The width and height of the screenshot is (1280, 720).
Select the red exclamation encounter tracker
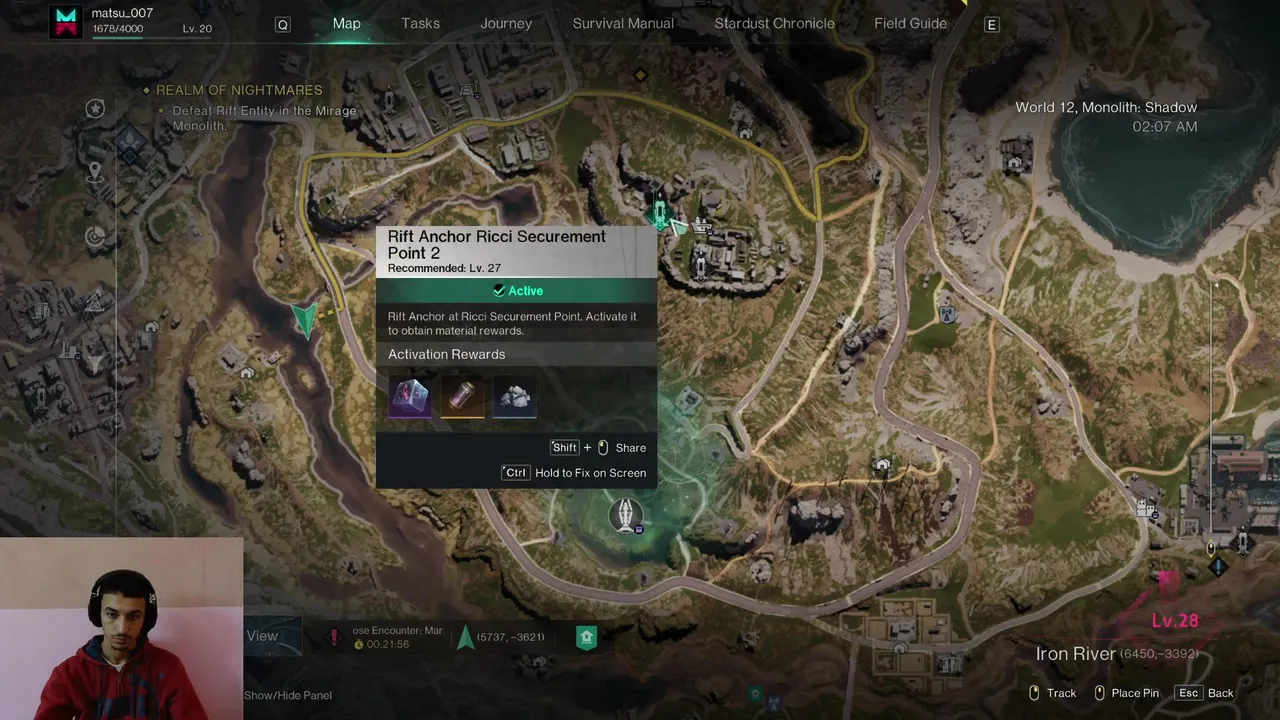pyautogui.click(x=335, y=637)
